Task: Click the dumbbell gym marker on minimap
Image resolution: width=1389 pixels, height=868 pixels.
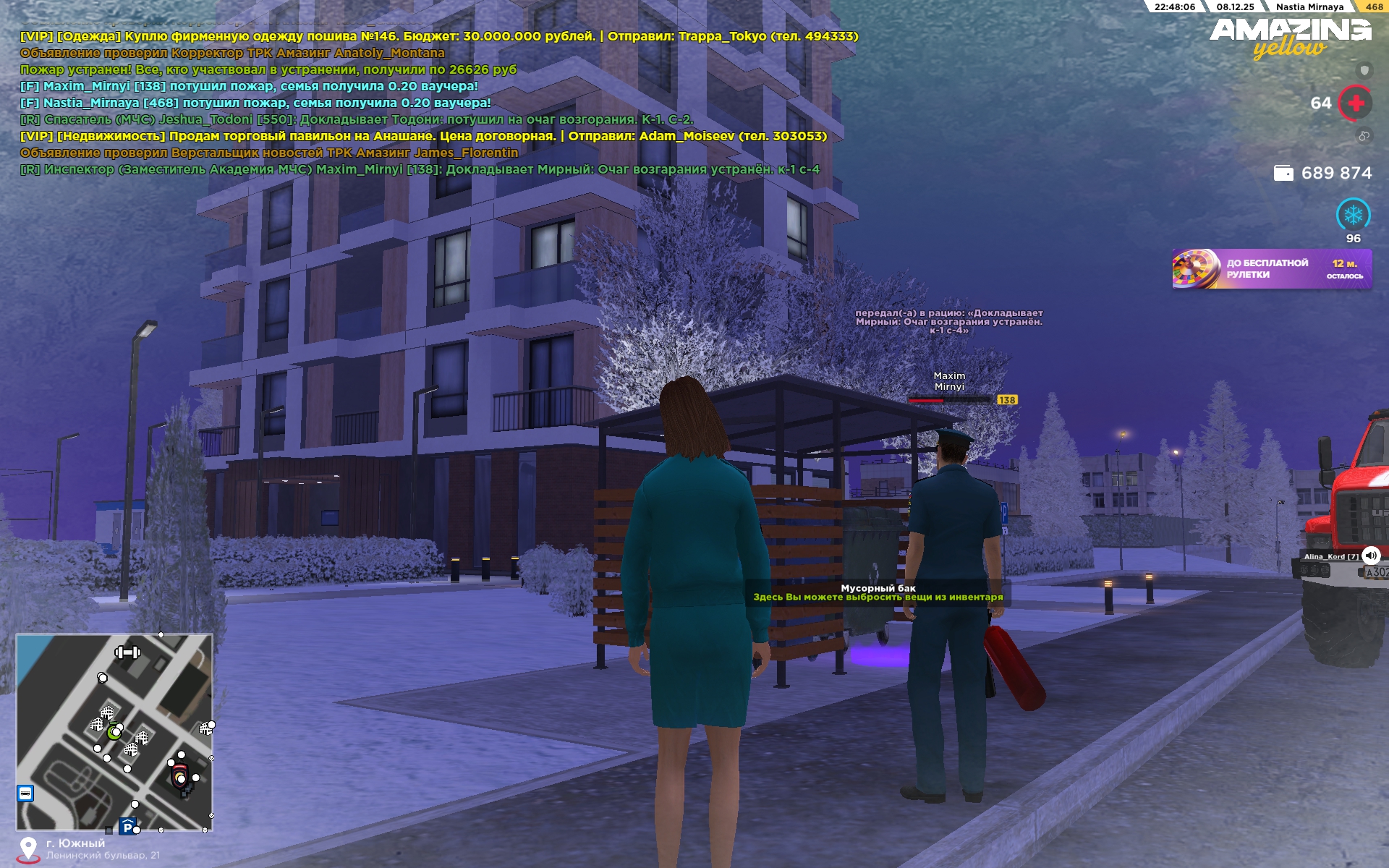Action: click(127, 652)
